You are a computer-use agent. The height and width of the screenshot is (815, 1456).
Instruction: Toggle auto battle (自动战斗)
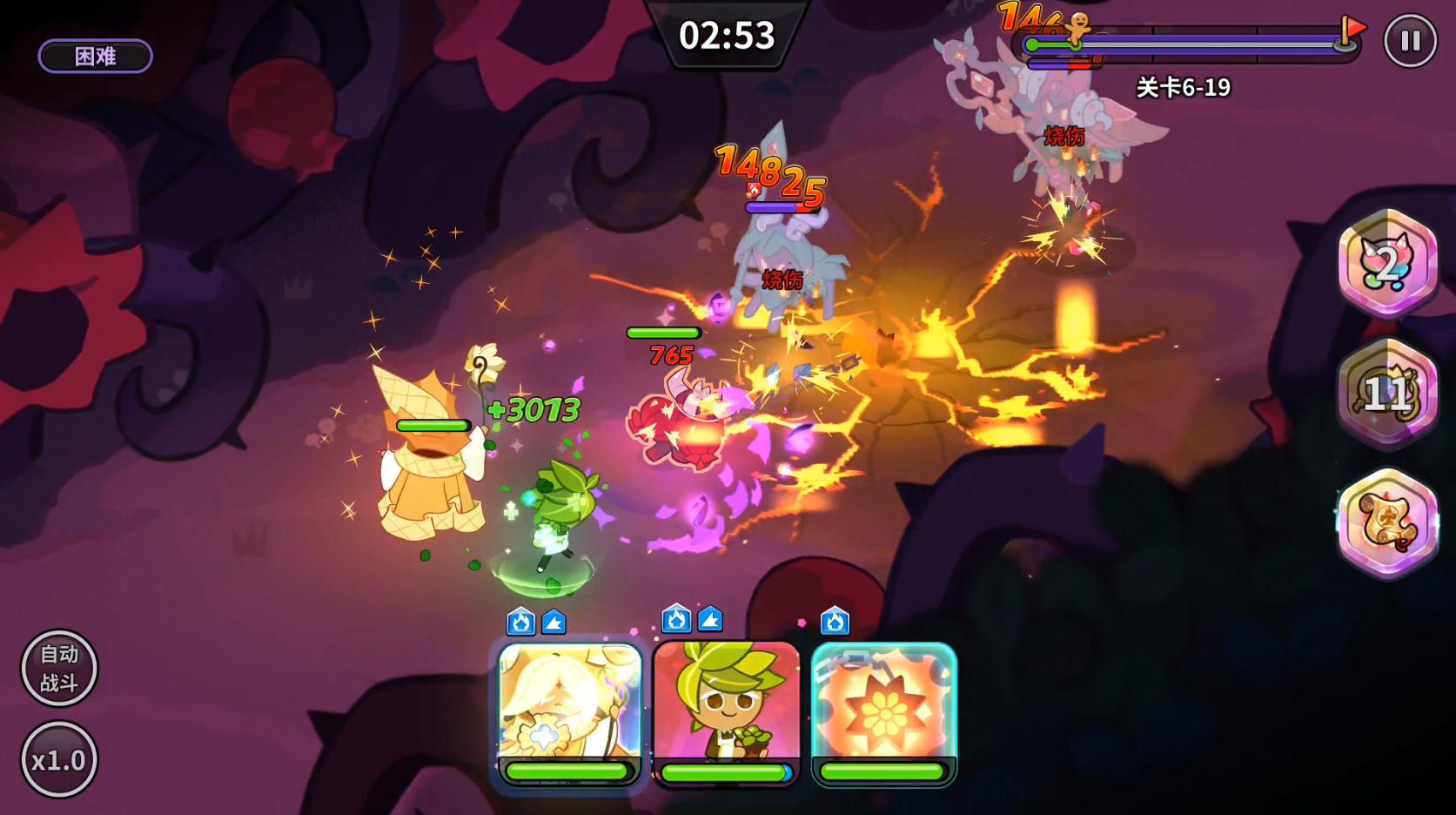[x=59, y=668]
